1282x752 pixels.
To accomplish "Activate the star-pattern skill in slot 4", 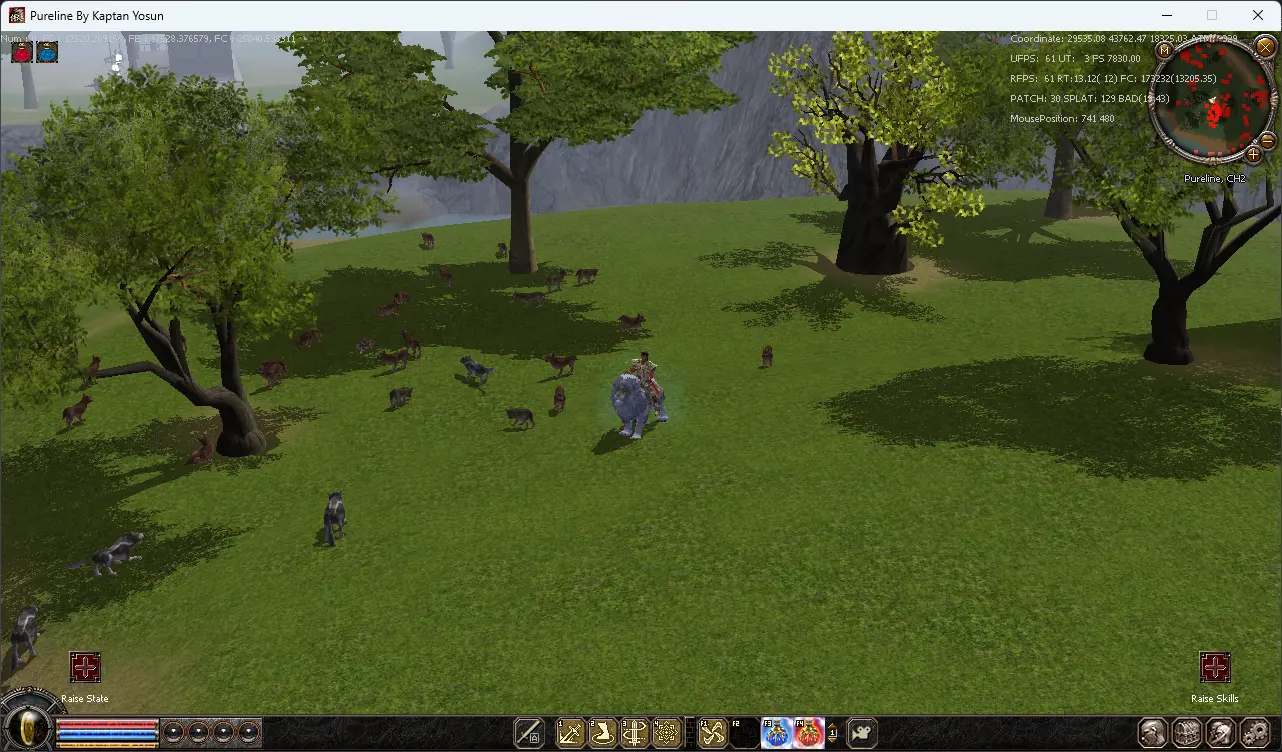I will [x=667, y=733].
